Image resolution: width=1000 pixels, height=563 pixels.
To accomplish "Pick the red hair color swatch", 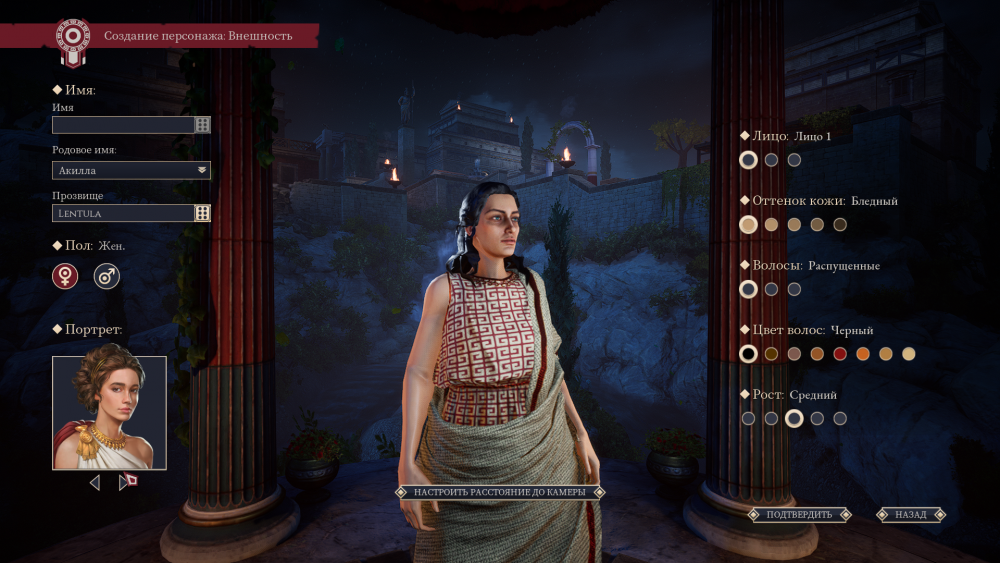I will click(x=840, y=354).
